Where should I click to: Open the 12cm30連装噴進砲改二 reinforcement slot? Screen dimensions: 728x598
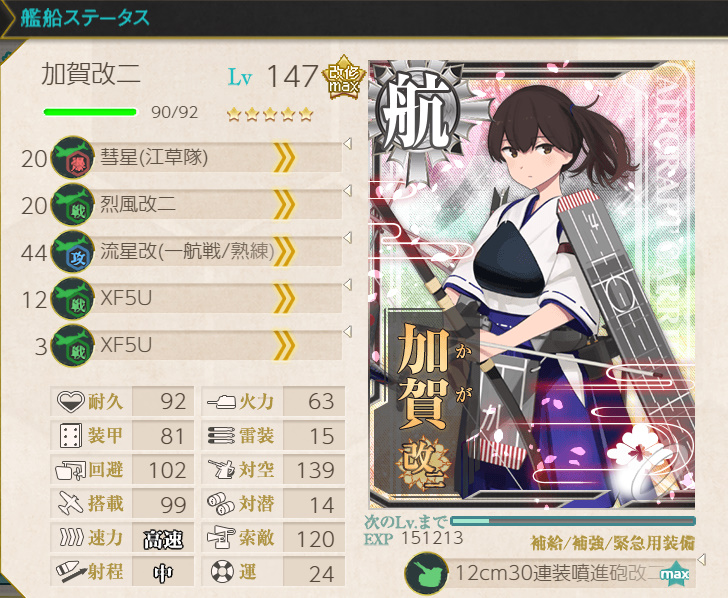point(549,575)
